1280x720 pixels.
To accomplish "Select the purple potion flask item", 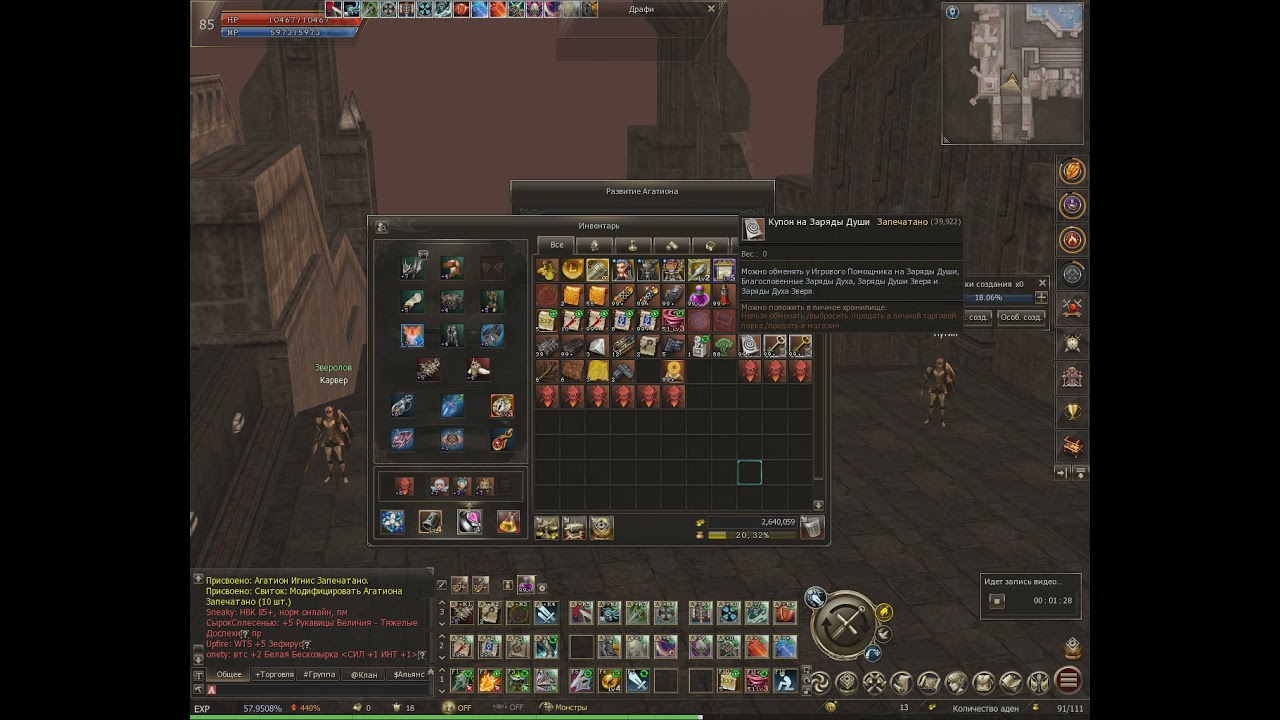I will coord(698,296).
